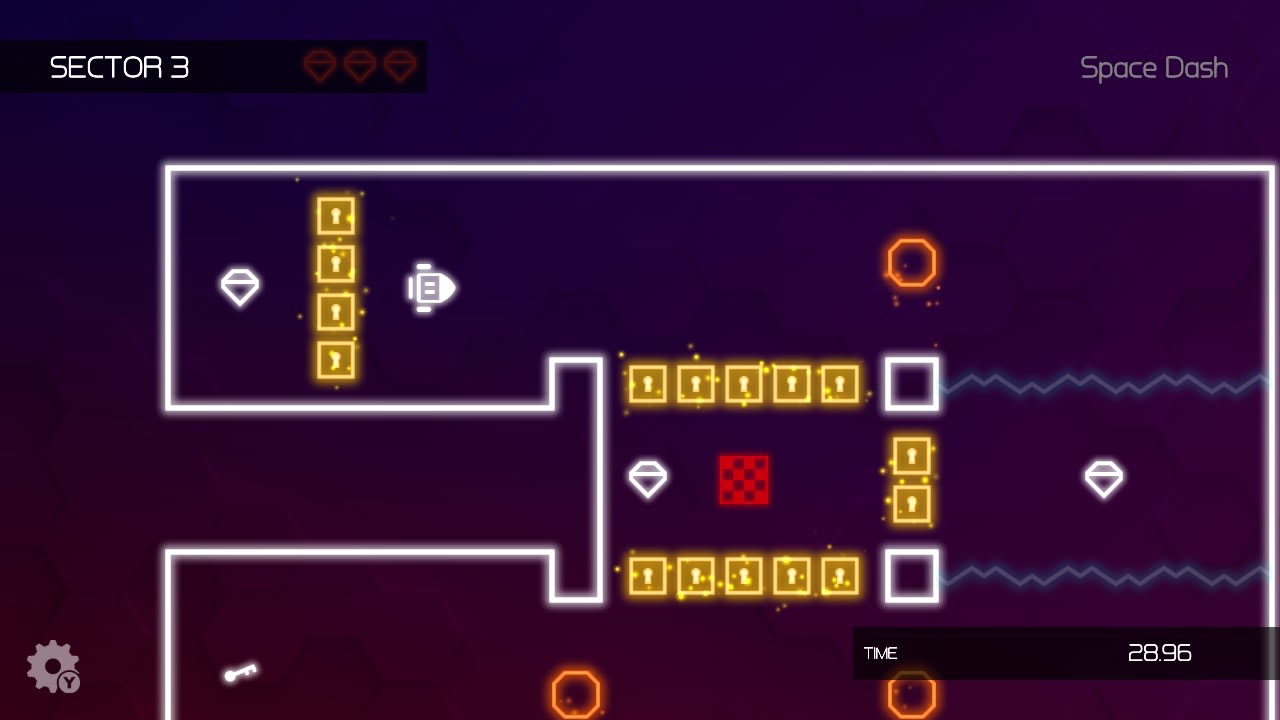
Task: Click the 28.96 timer value
Action: point(1160,654)
